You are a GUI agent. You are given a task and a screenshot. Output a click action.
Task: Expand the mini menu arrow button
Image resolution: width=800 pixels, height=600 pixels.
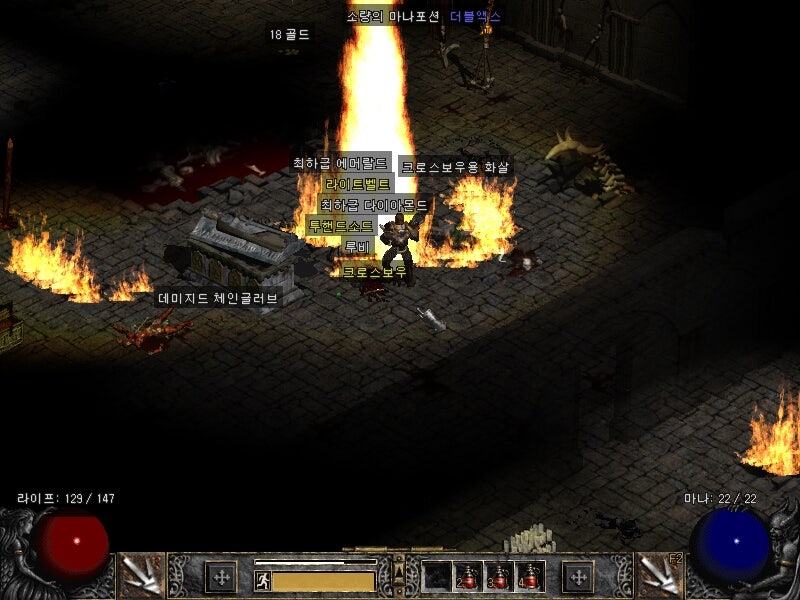(x=398, y=575)
